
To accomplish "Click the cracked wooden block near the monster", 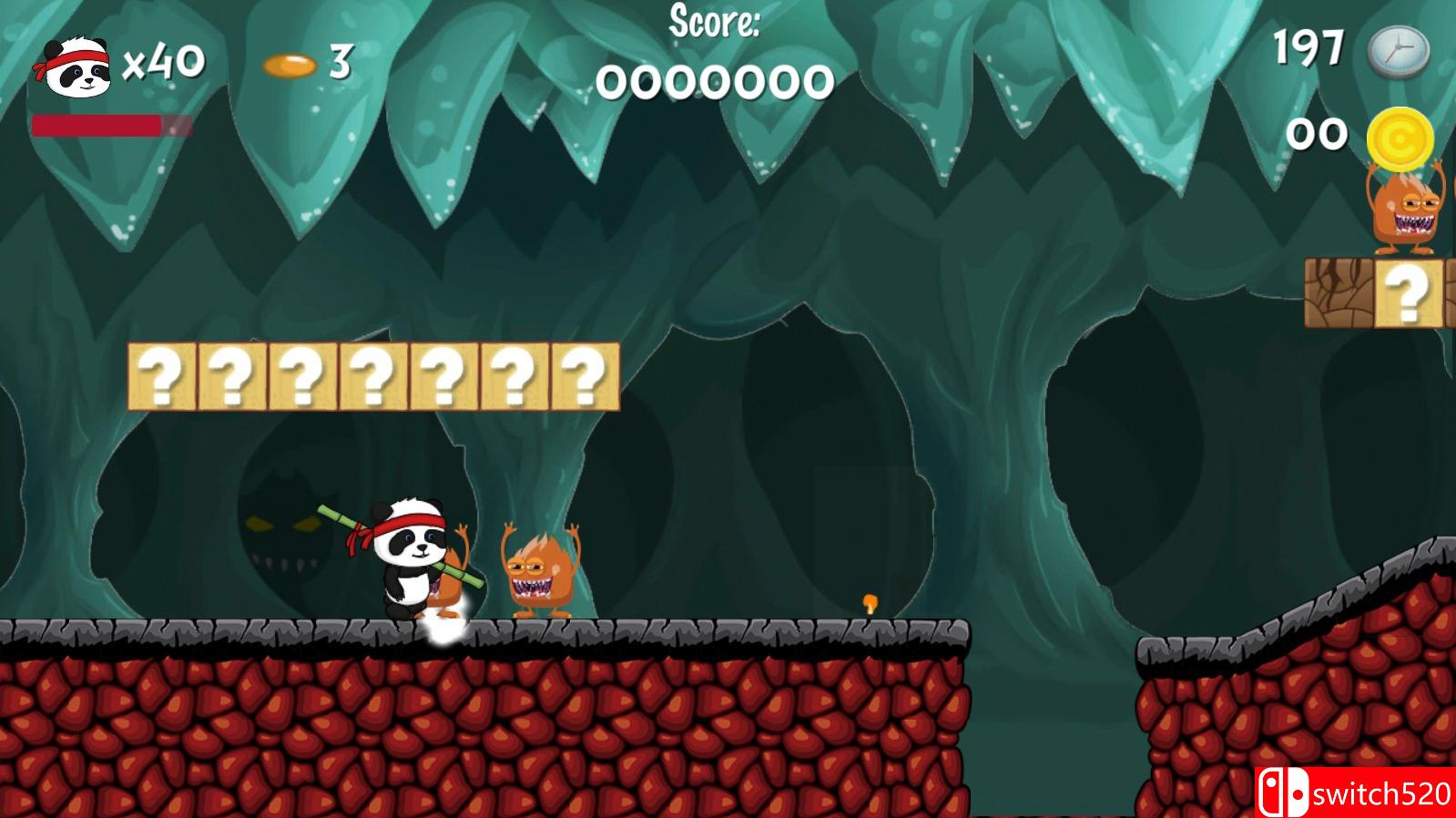I will click(1340, 291).
